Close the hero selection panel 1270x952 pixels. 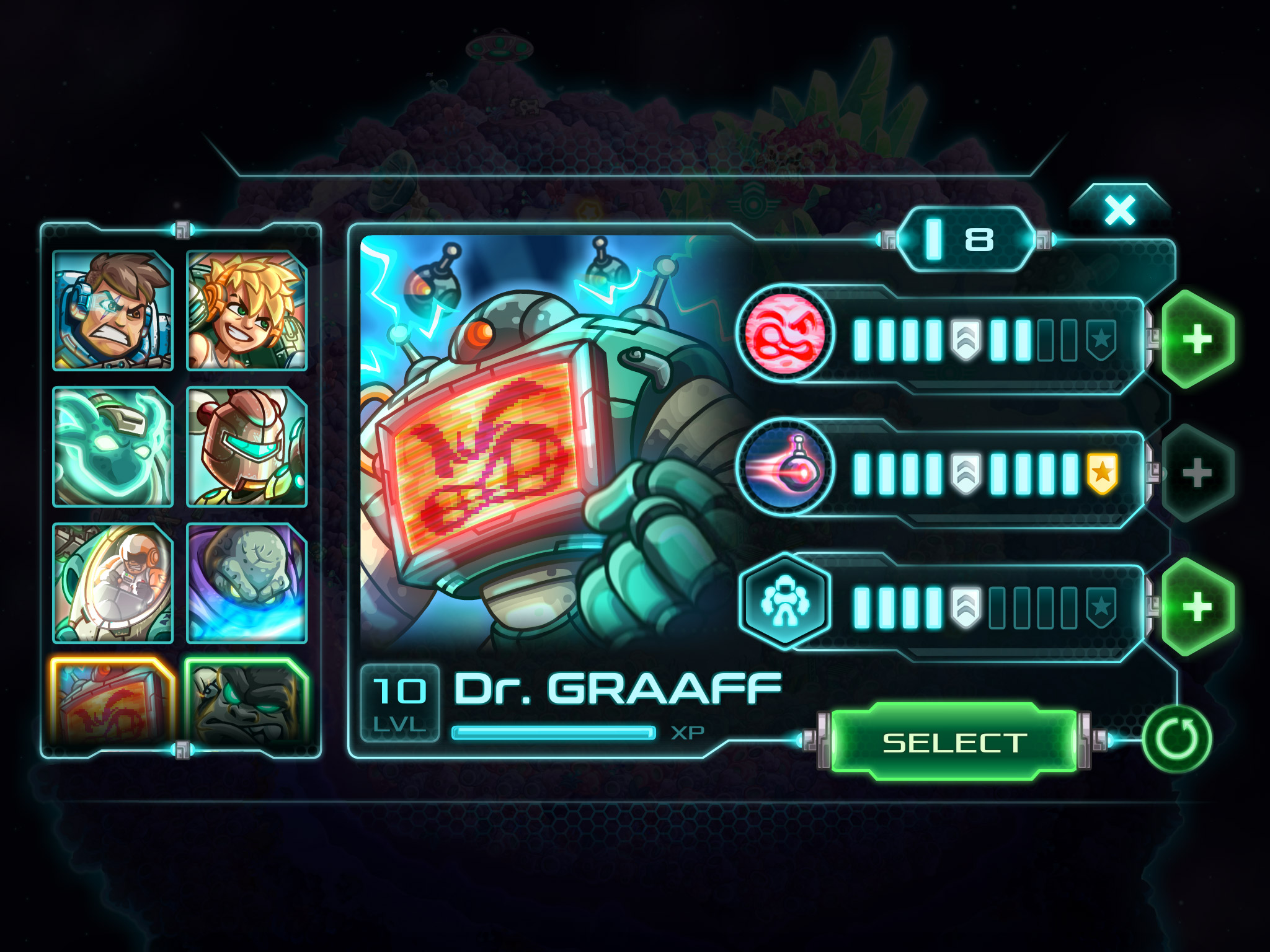coord(1120,211)
